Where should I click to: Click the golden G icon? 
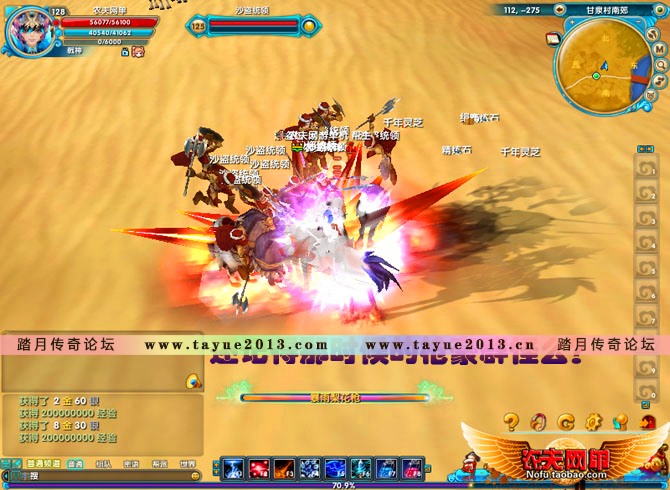tap(565, 421)
